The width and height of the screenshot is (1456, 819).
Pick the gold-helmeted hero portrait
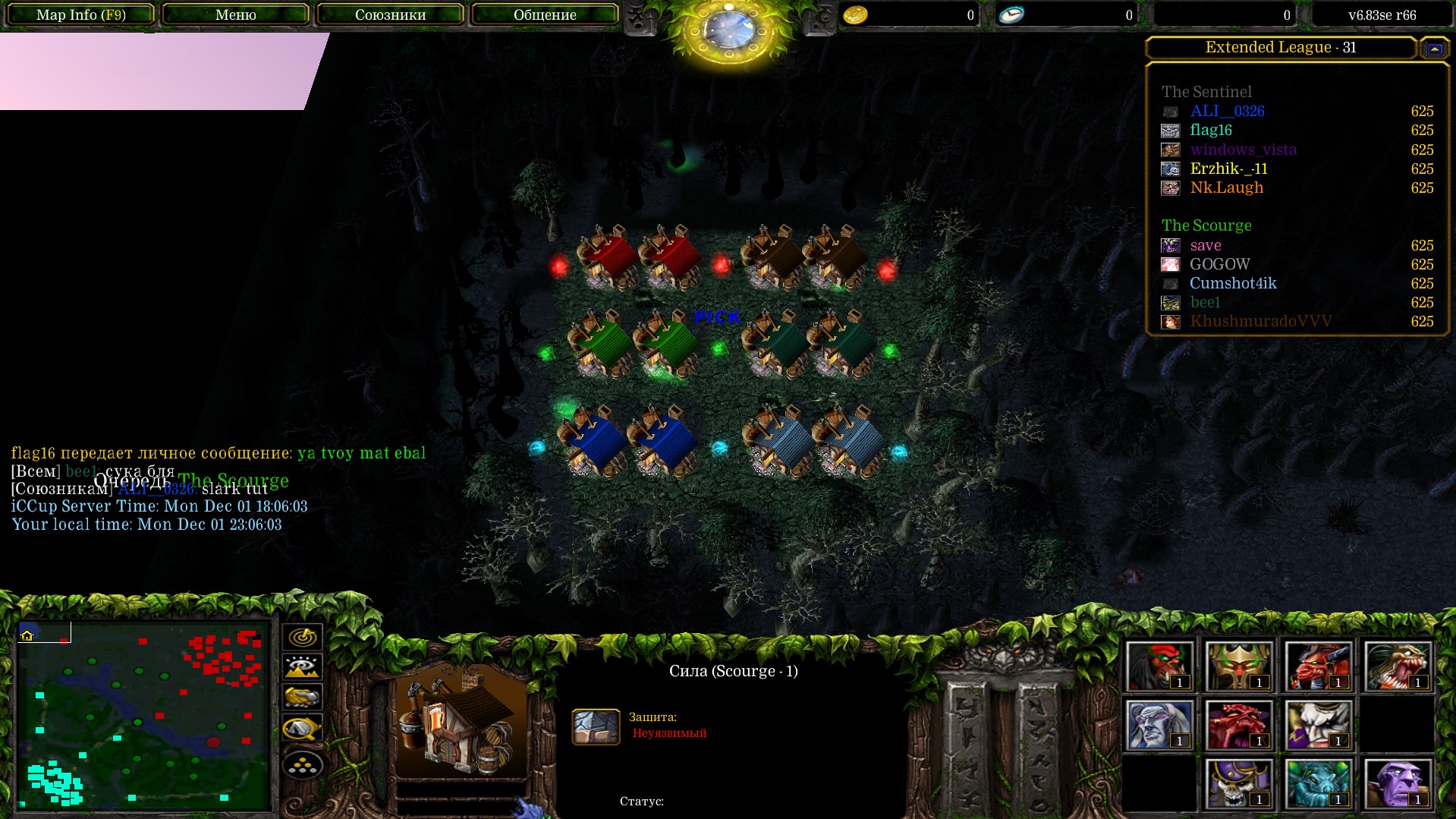1238,666
